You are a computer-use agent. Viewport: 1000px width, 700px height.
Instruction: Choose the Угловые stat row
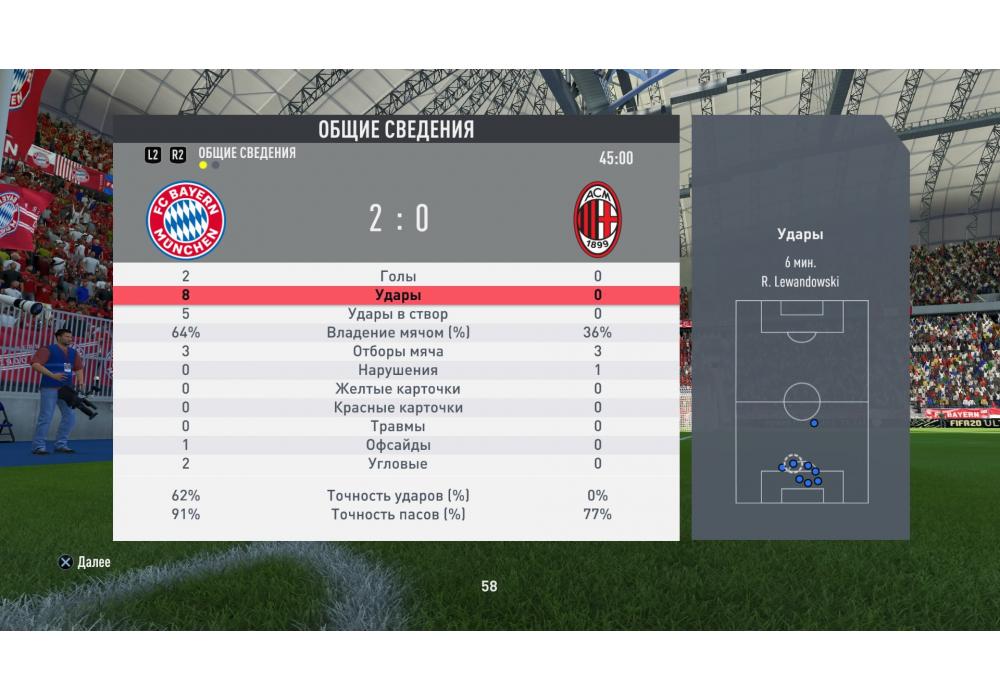[398, 464]
